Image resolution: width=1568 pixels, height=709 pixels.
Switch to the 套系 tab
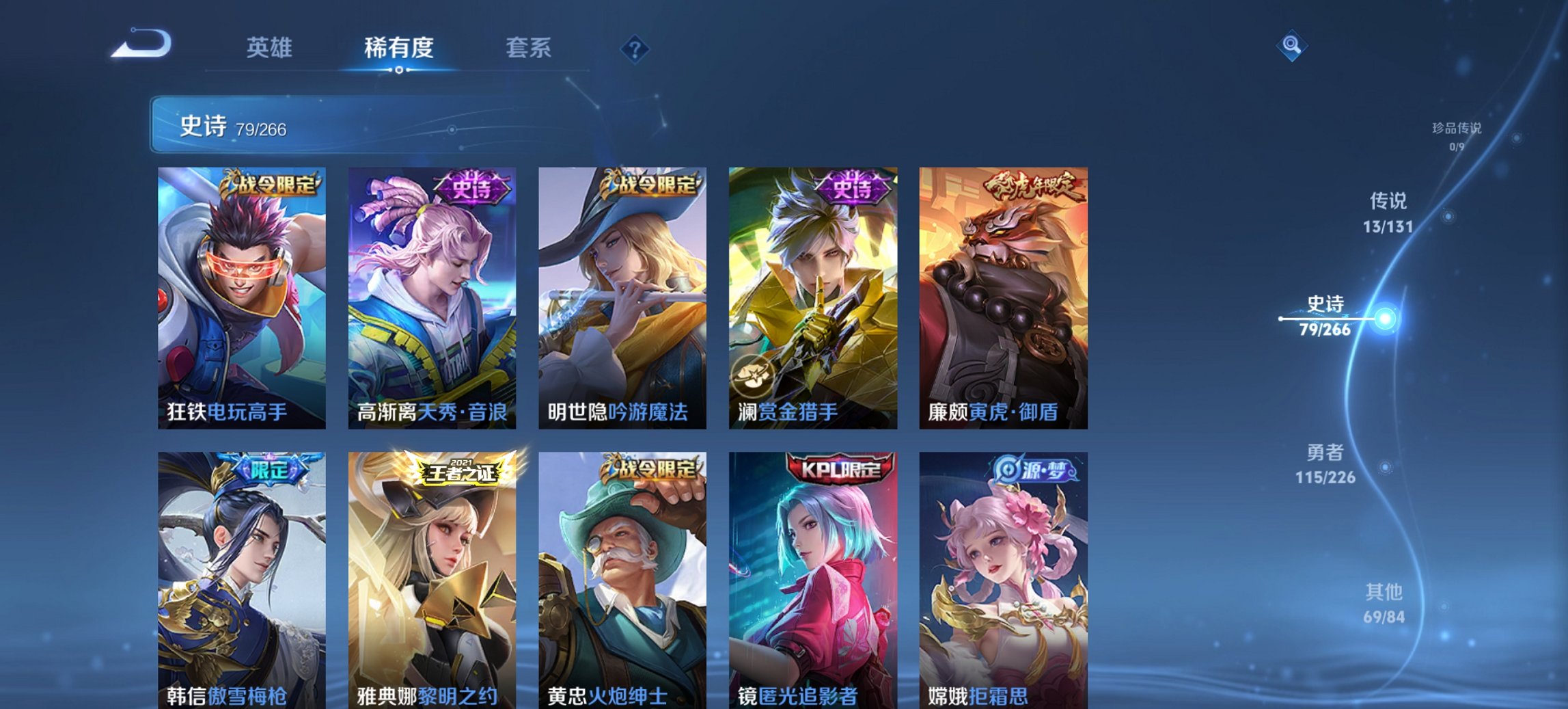[x=528, y=48]
